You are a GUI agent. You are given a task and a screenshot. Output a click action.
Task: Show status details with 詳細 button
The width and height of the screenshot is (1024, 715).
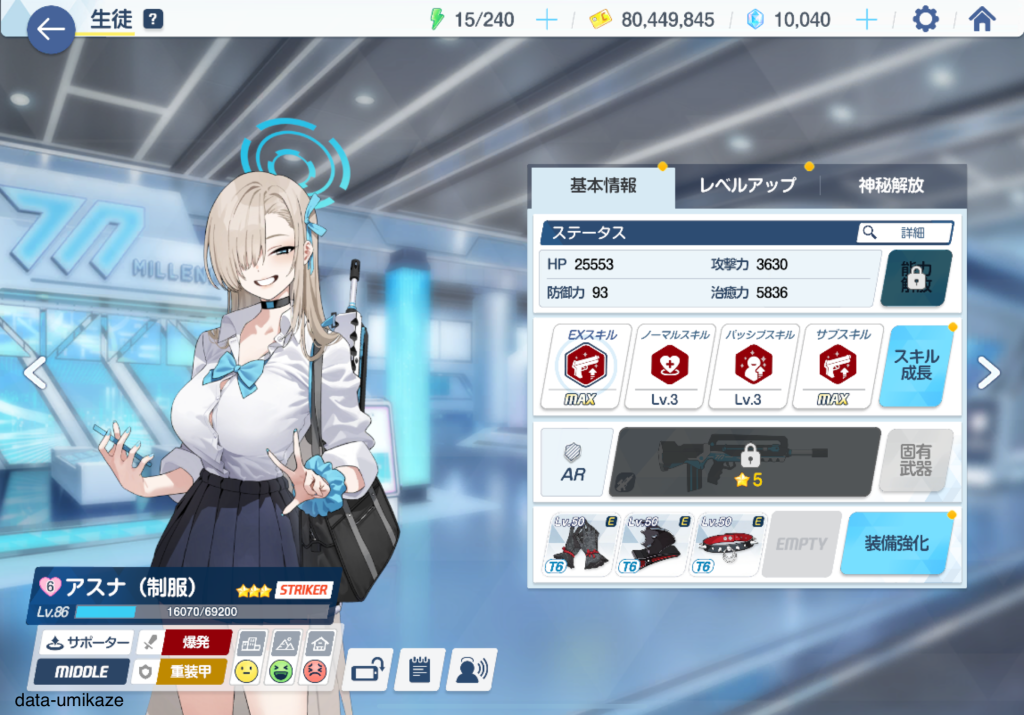pyautogui.click(x=904, y=233)
